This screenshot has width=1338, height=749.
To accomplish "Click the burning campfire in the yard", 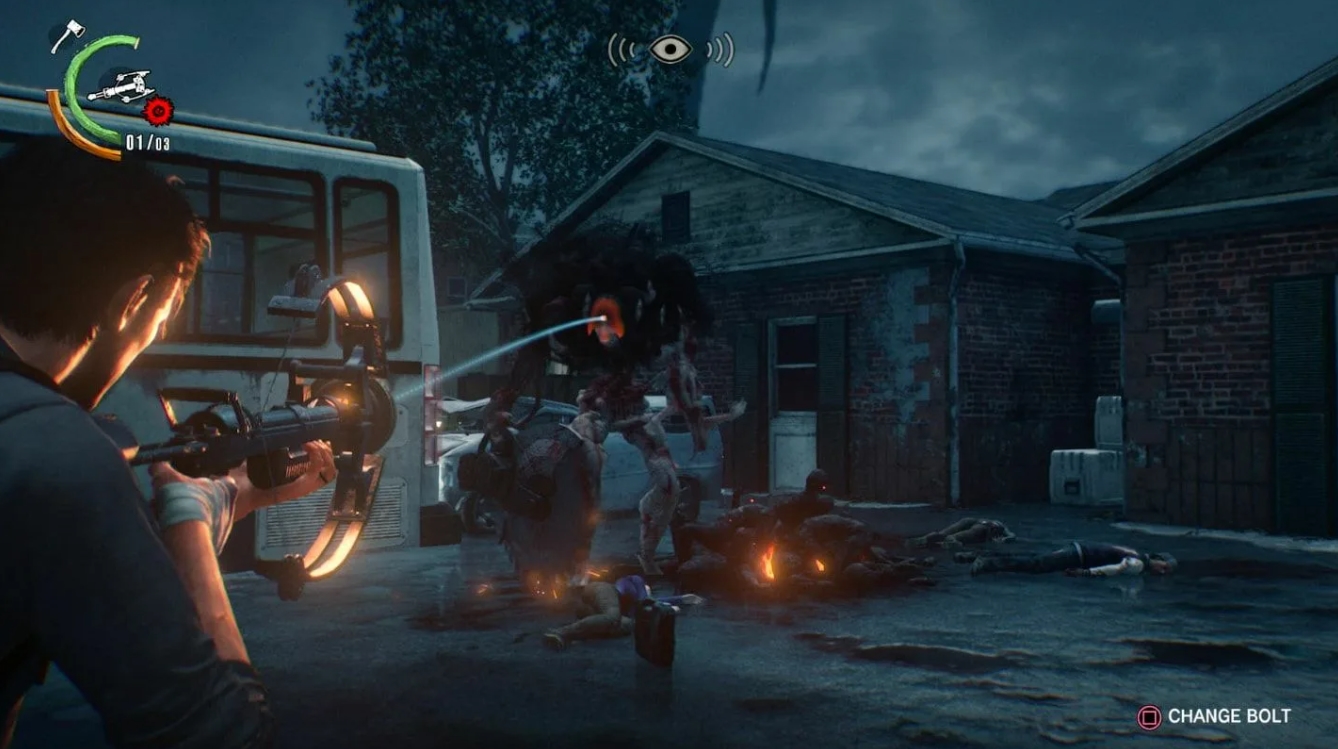I will pos(770,560).
